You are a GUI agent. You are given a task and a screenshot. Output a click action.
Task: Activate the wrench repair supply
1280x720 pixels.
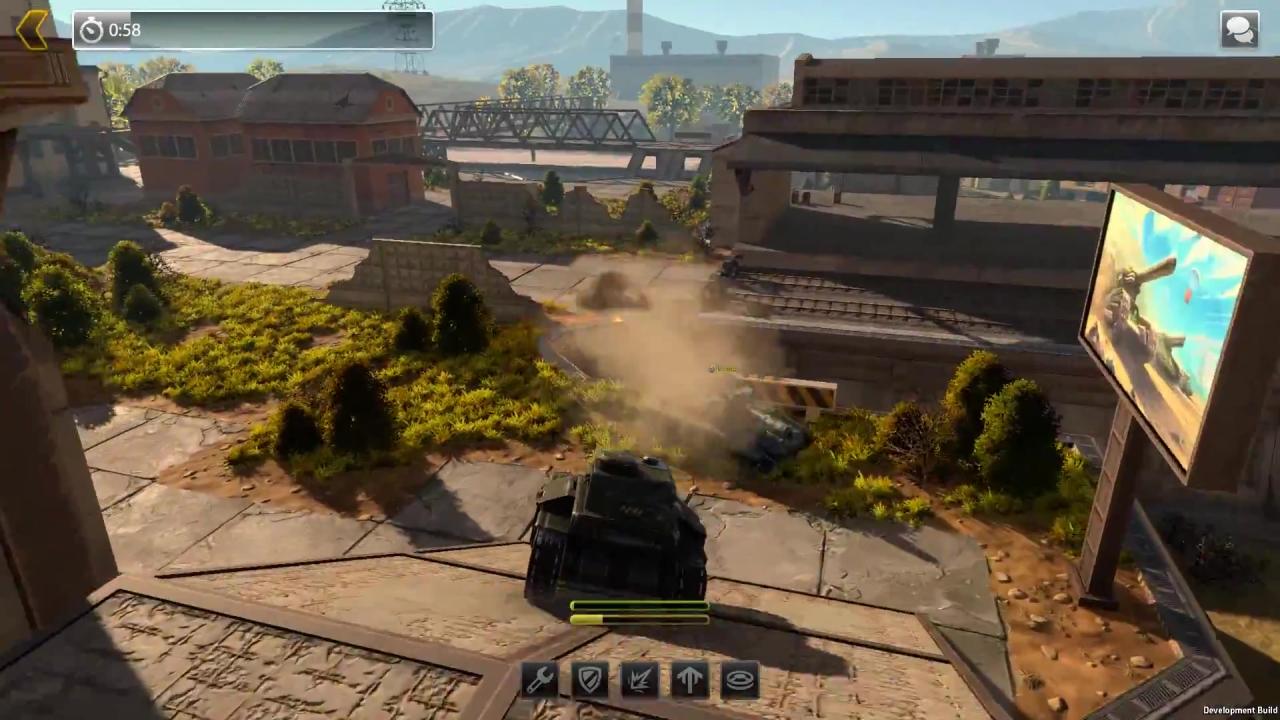click(540, 680)
